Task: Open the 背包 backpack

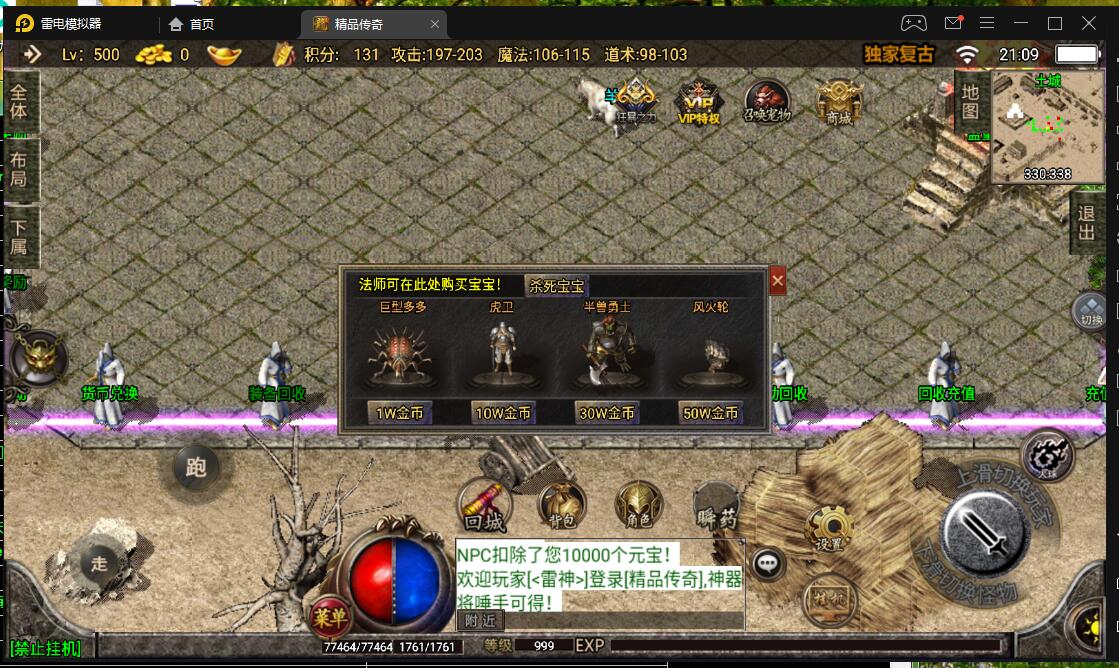Action: [561, 505]
